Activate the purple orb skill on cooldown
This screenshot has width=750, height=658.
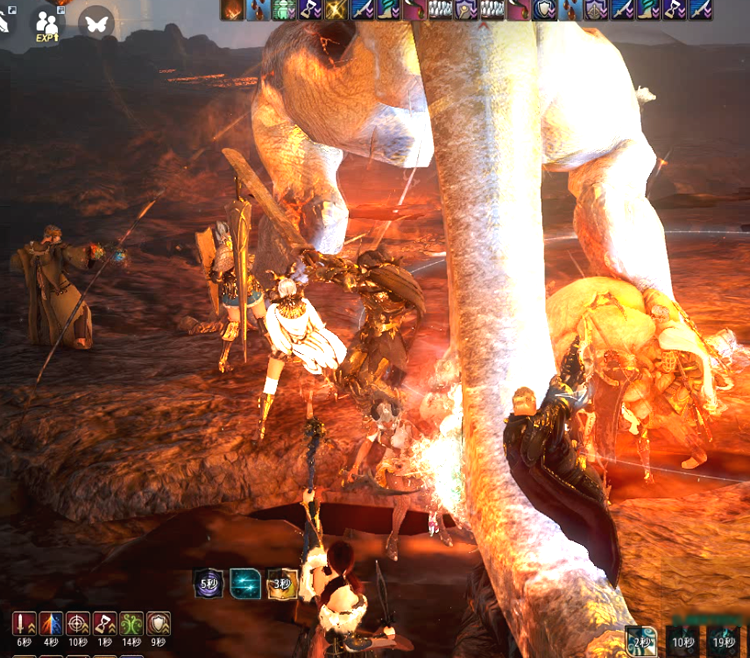[208, 583]
